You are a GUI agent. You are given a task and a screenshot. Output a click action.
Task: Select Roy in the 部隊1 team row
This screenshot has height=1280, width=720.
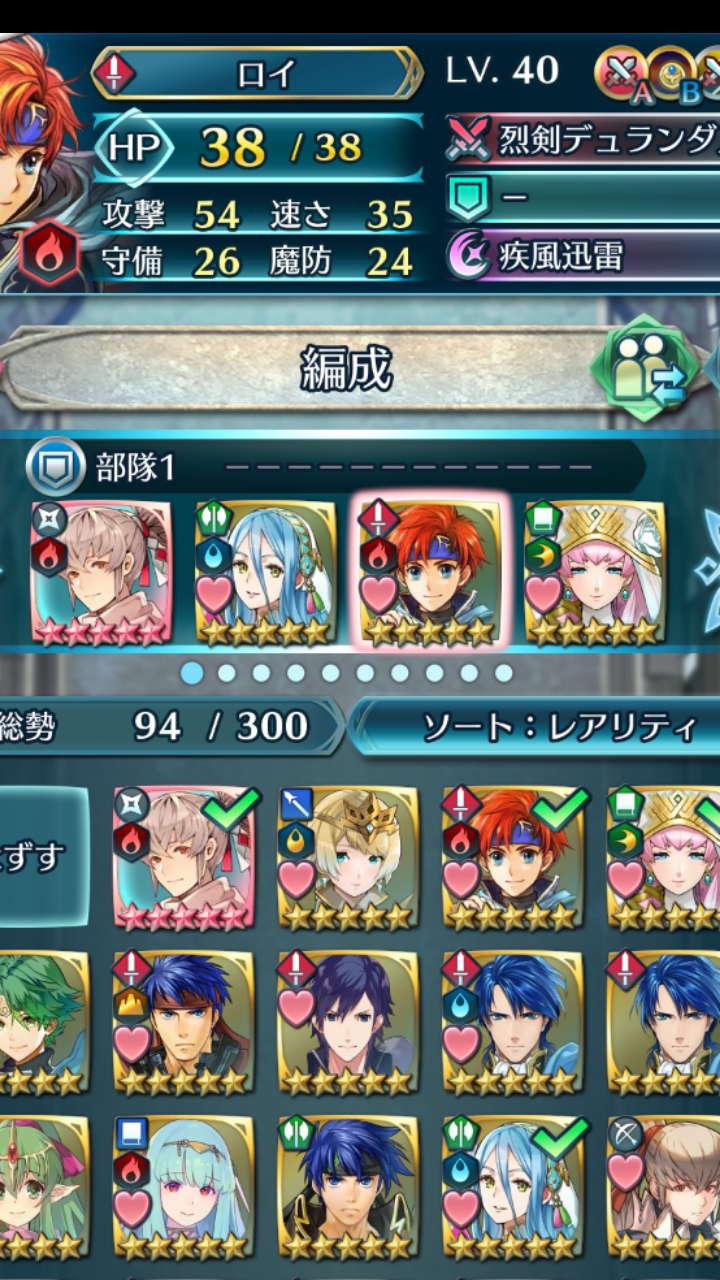click(430, 572)
